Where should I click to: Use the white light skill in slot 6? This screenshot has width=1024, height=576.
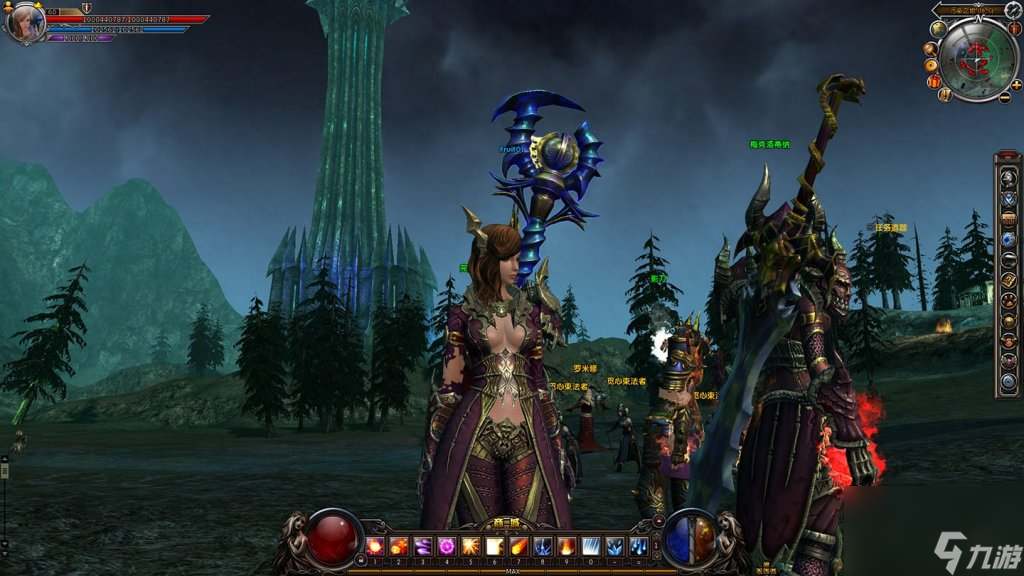(x=494, y=546)
